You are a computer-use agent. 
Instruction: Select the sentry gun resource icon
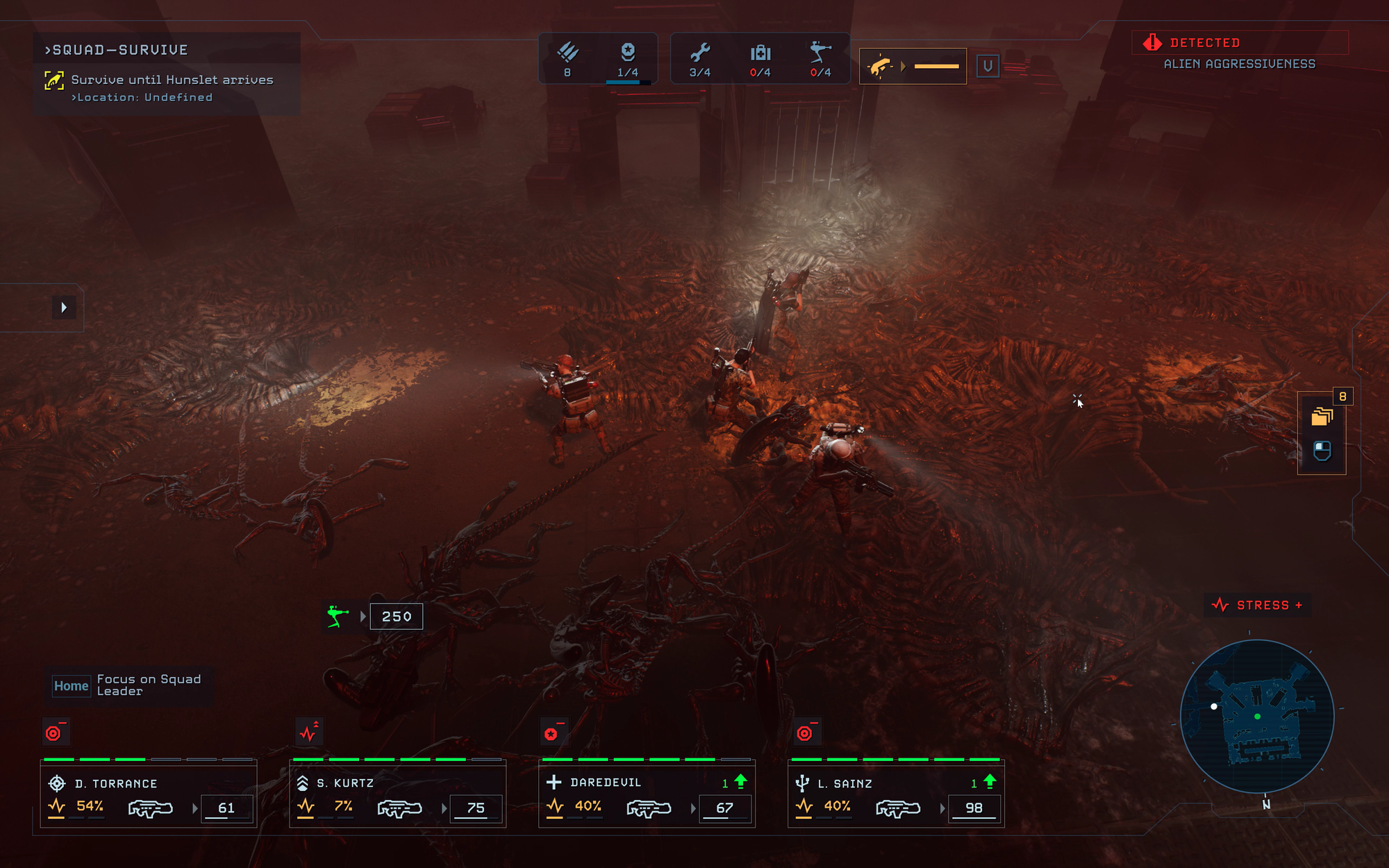(820, 59)
